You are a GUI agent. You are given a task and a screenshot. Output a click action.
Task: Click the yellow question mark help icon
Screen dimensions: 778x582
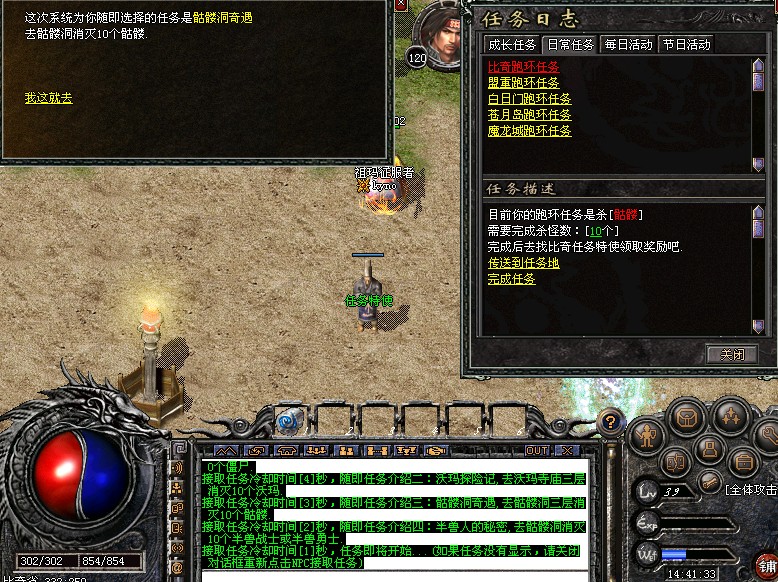[x=610, y=421]
